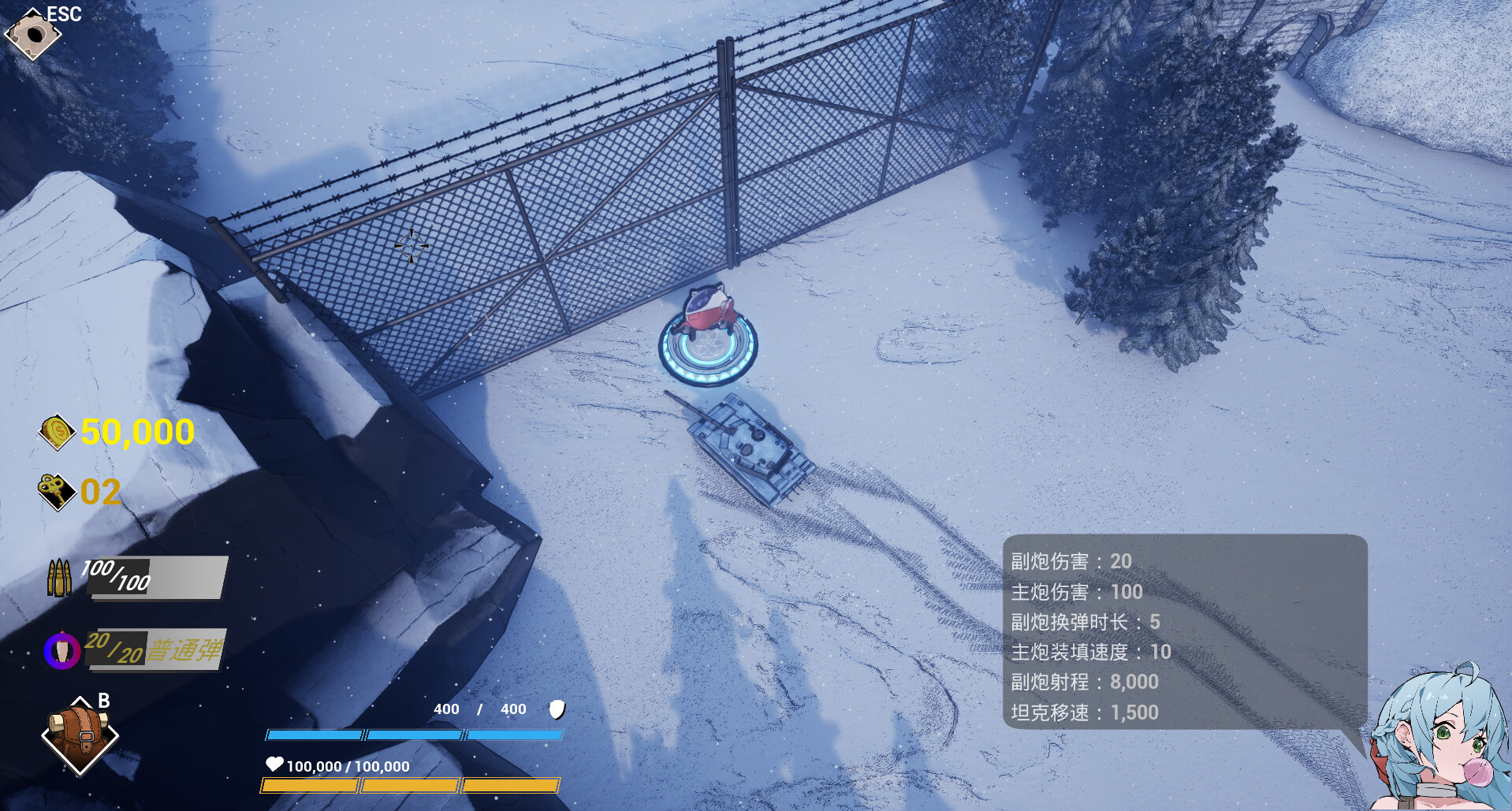Open the ESC pause menu

(63, 13)
